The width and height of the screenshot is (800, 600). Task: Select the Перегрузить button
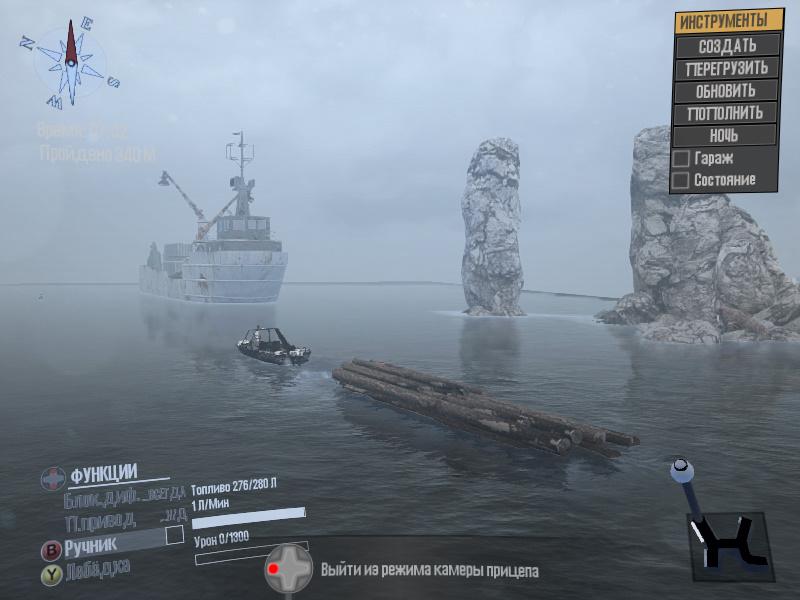point(726,69)
